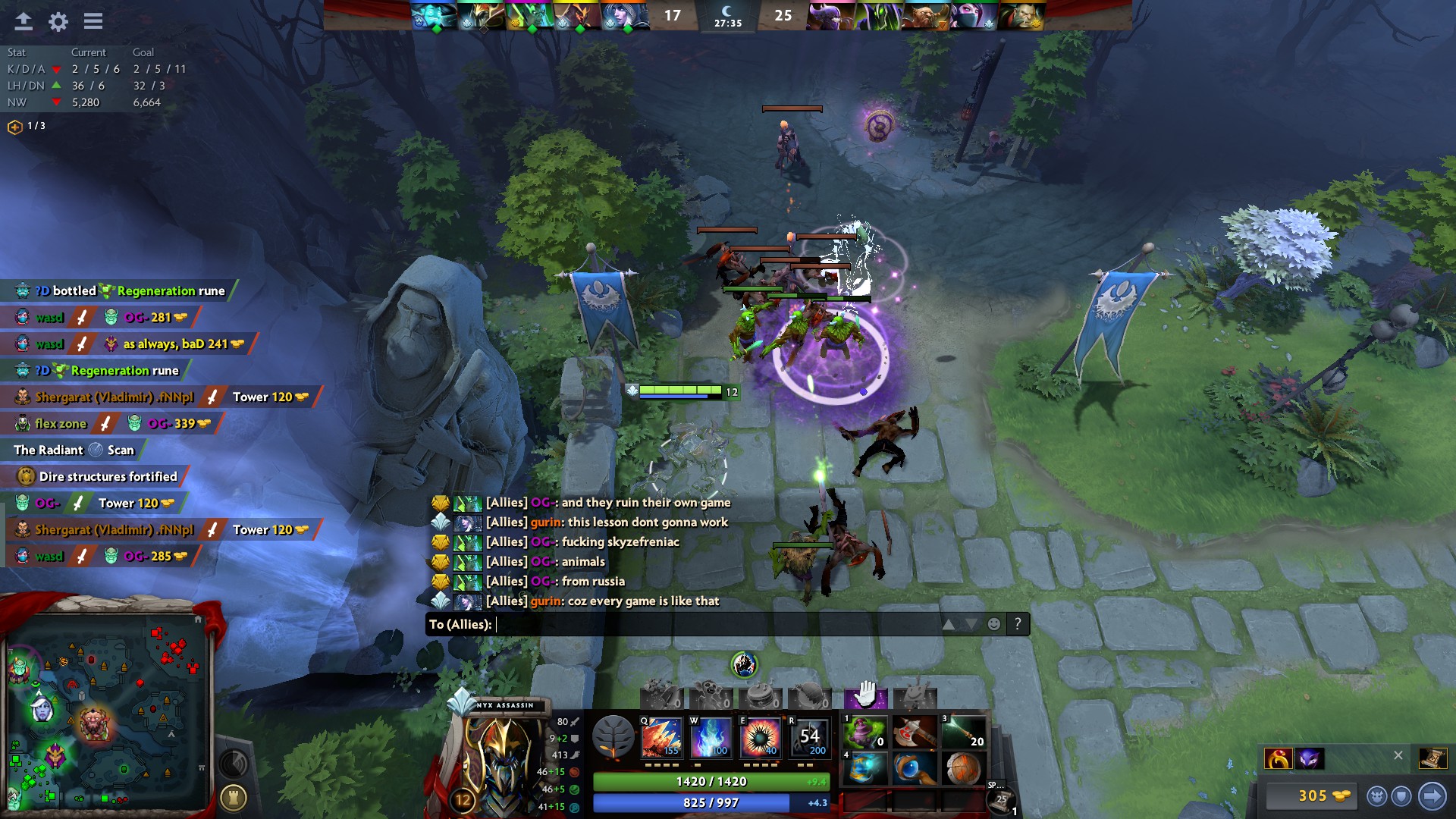This screenshot has height=819, width=1456.
Task: Open the shop via the gold counter
Action: coord(1312,795)
